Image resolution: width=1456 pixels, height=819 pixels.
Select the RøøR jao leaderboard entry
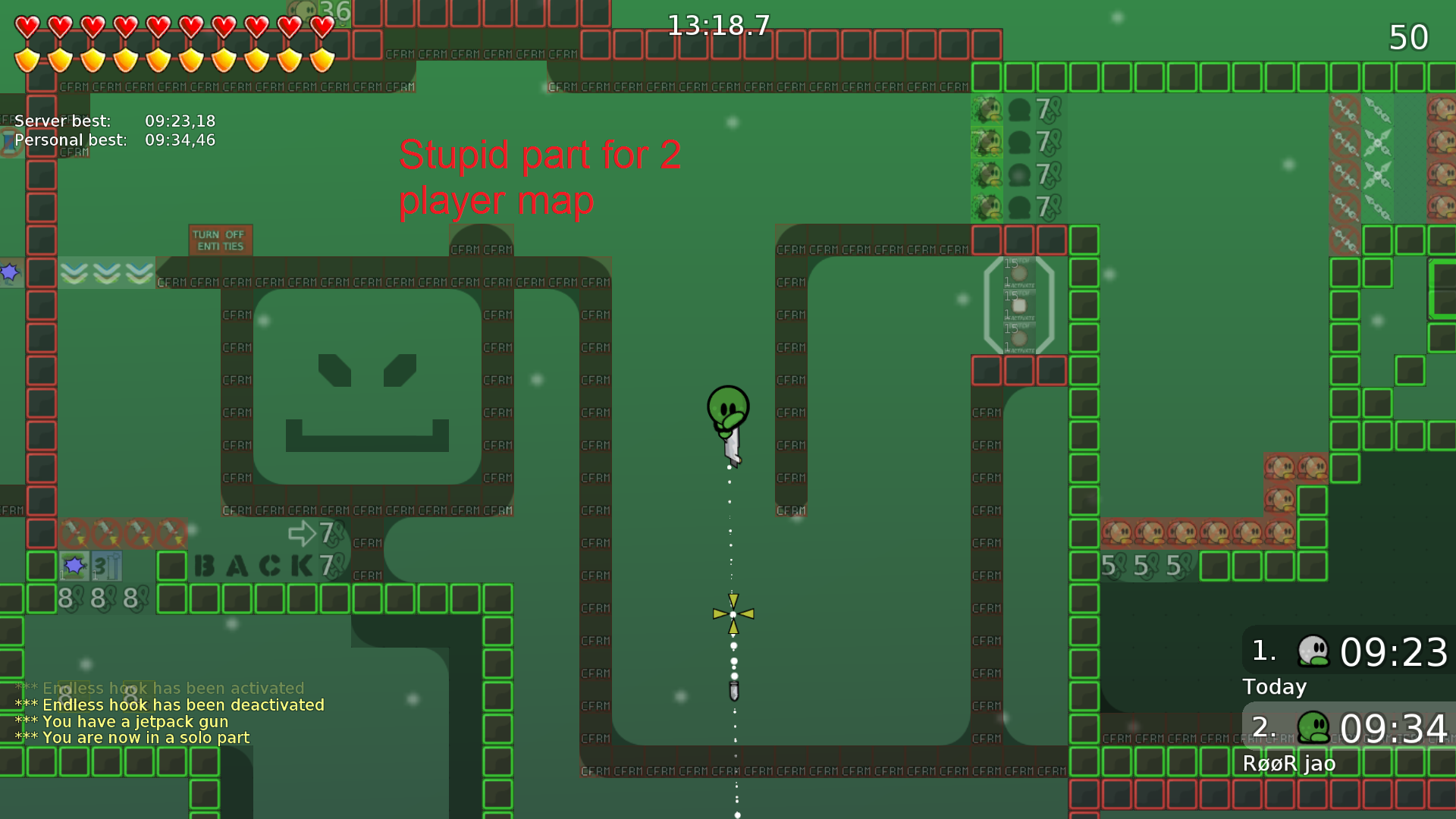1289,764
